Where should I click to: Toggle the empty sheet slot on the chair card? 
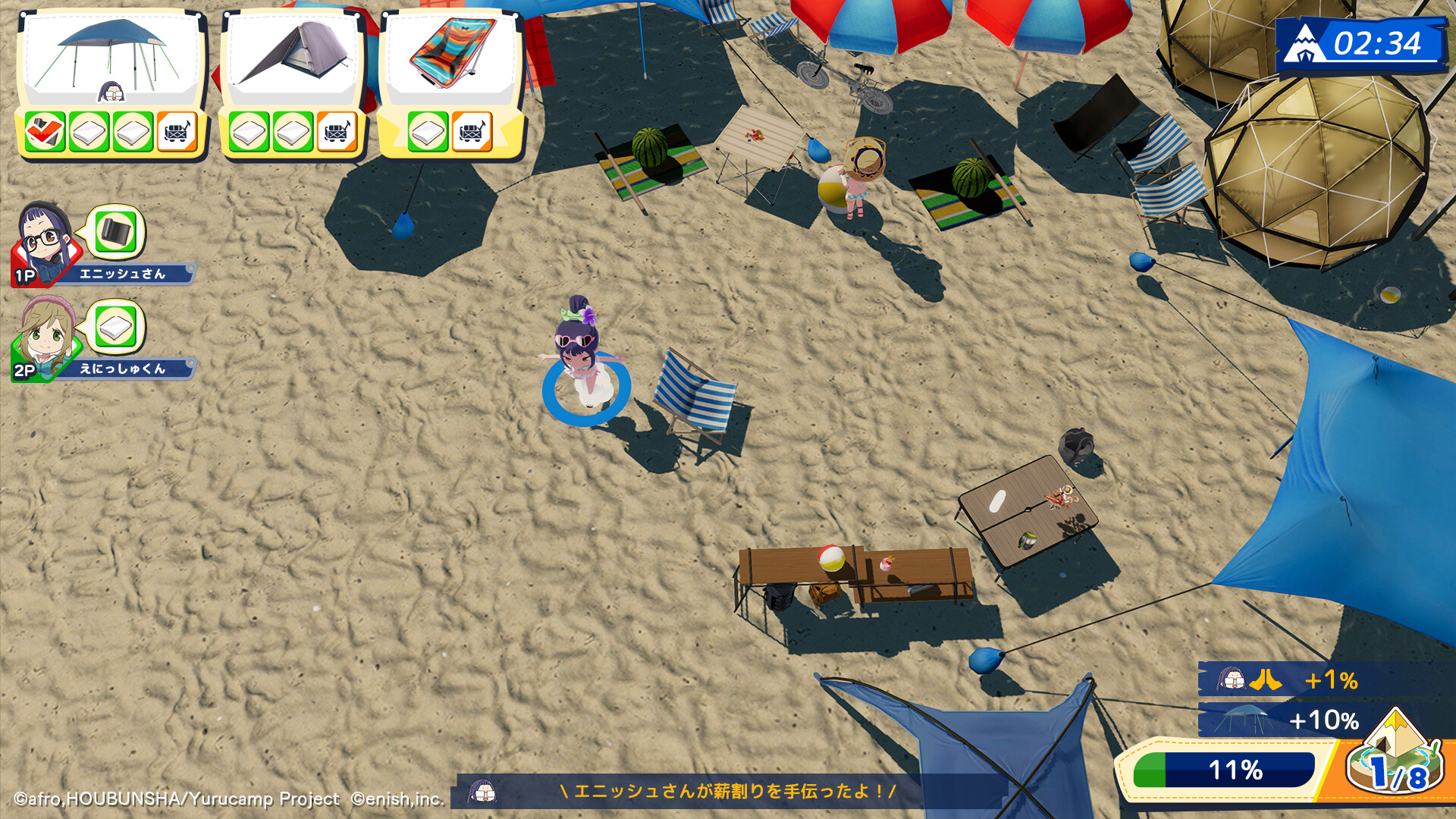coord(427,130)
